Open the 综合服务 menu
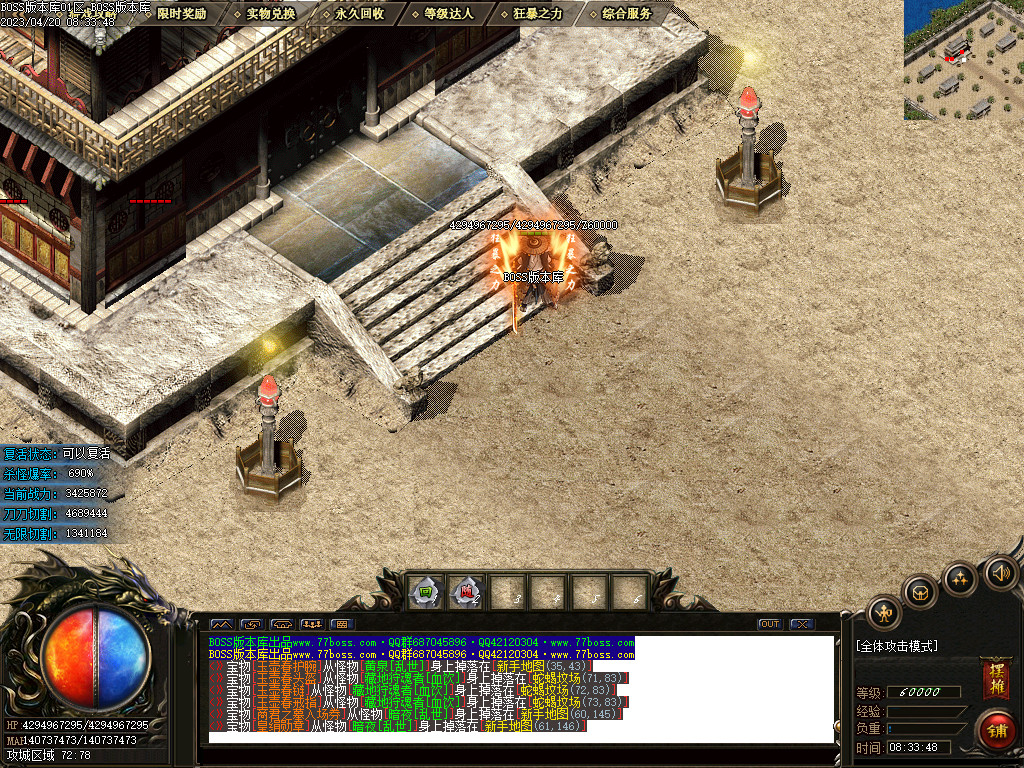The height and width of the screenshot is (768, 1024). click(x=627, y=14)
